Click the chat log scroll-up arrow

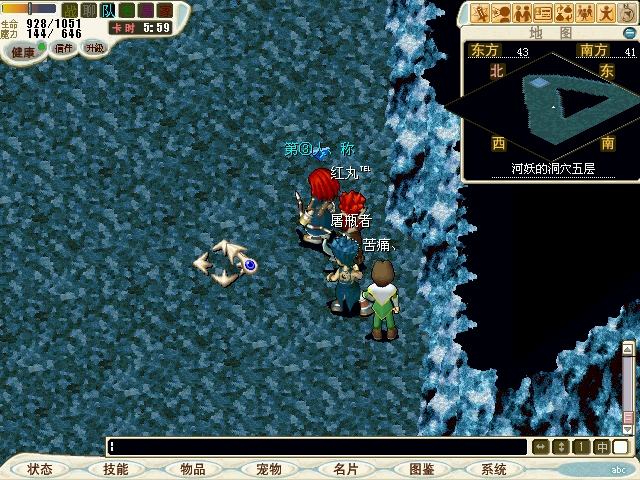[x=628, y=349]
